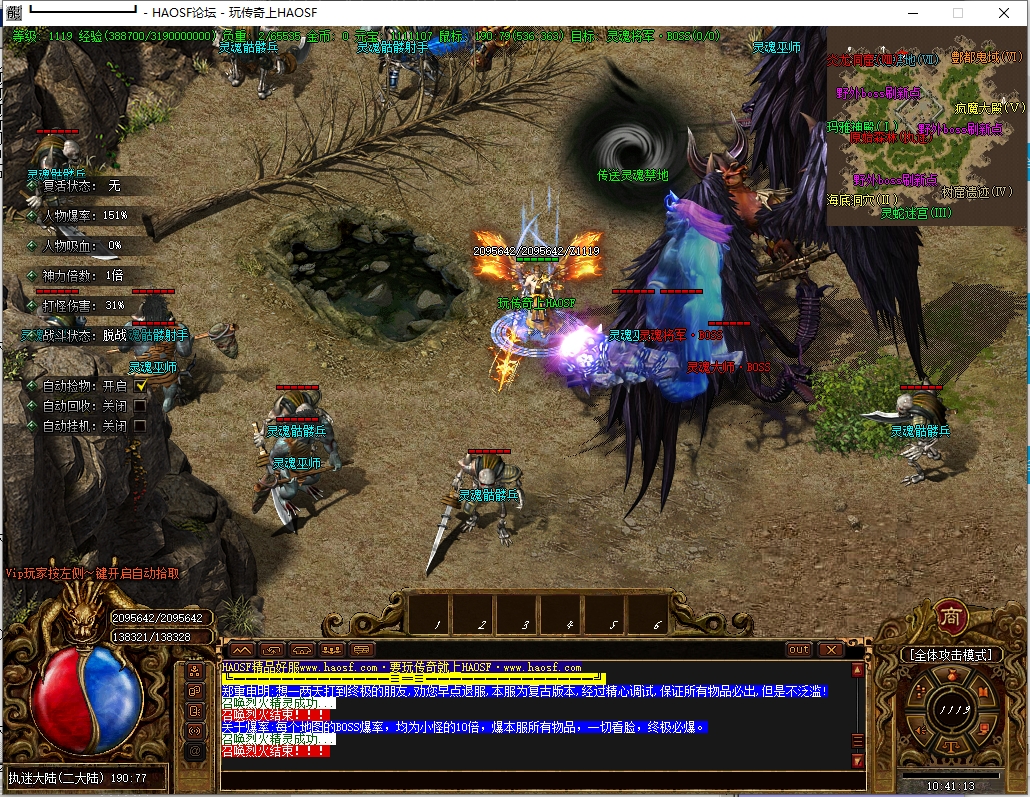The height and width of the screenshot is (797, 1030).
Task: Enable the 自动回收 auto-recycle checkbox
Action: [x=141, y=405]
